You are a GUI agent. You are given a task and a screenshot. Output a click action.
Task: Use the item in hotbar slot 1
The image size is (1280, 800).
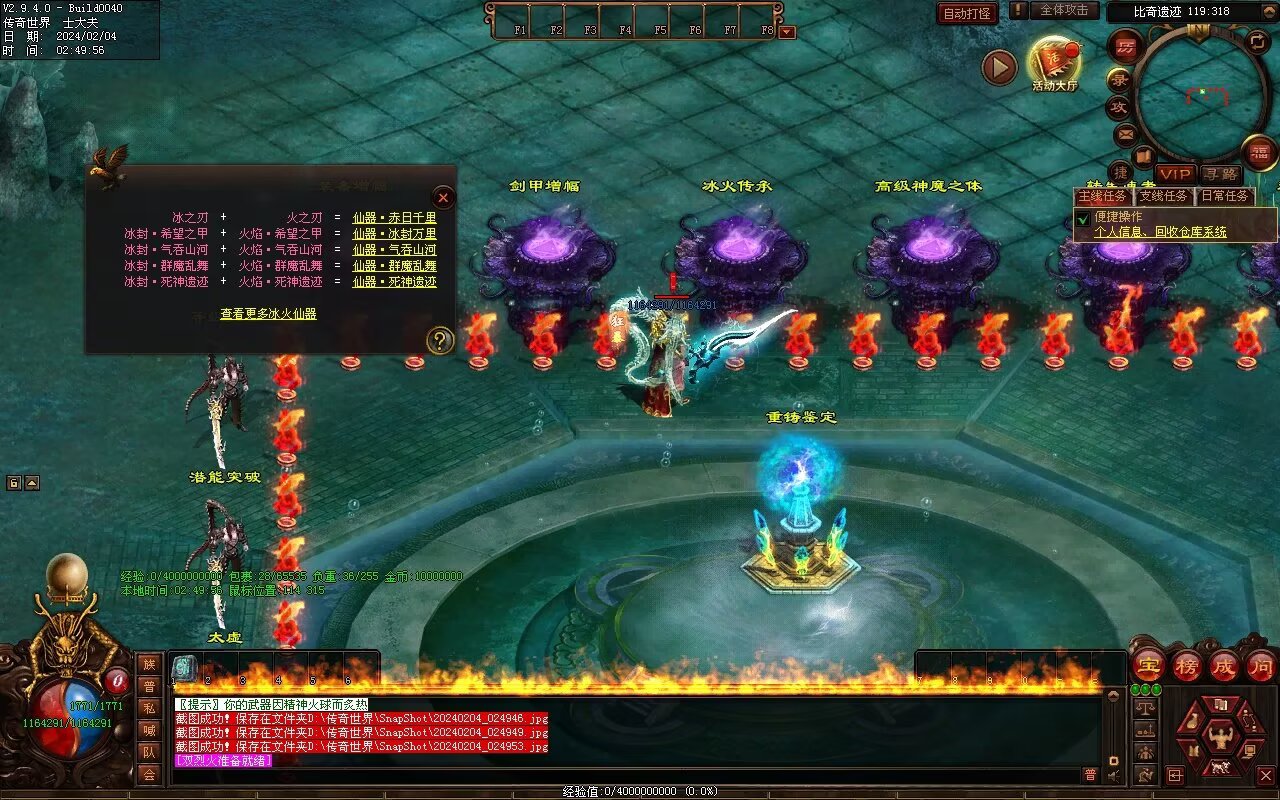coord(184,668)
